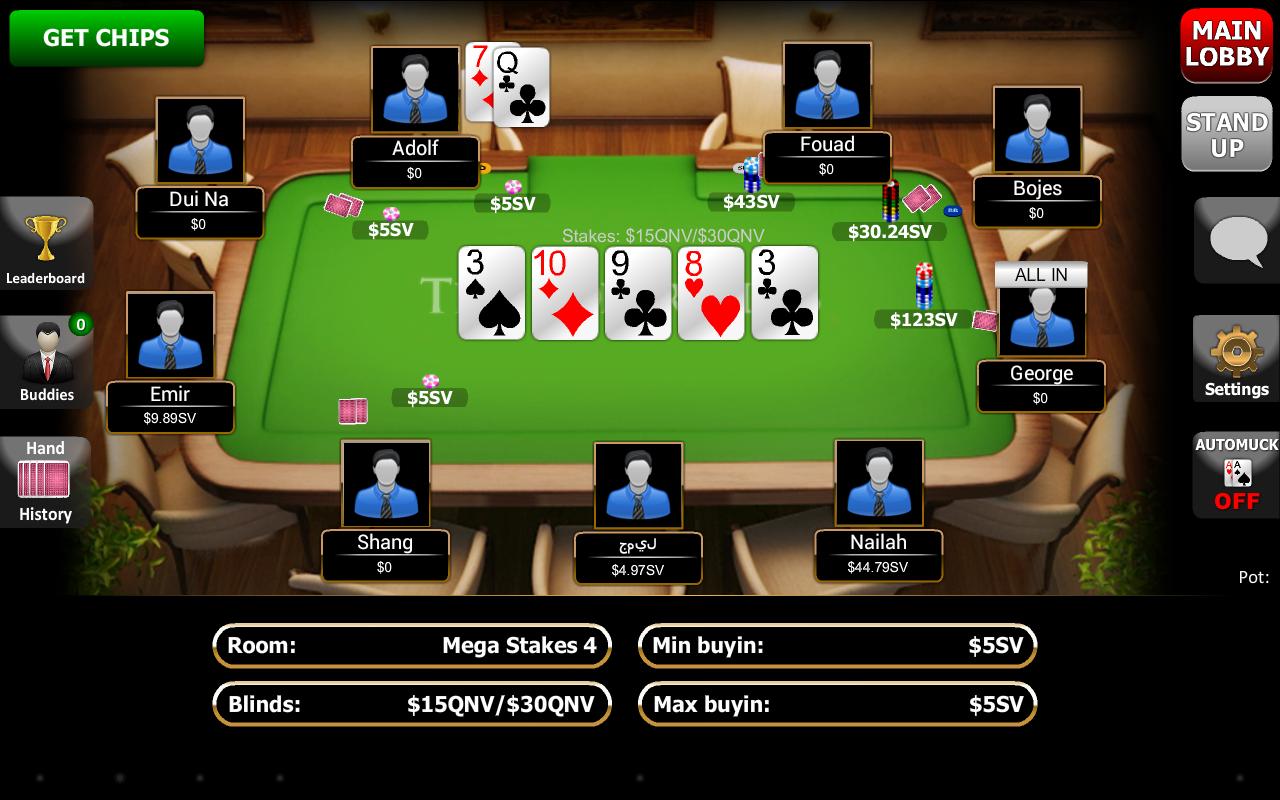Open the chat bubble icon
The width and height of the screenshot is (1280, 800).
(1236, 240)
